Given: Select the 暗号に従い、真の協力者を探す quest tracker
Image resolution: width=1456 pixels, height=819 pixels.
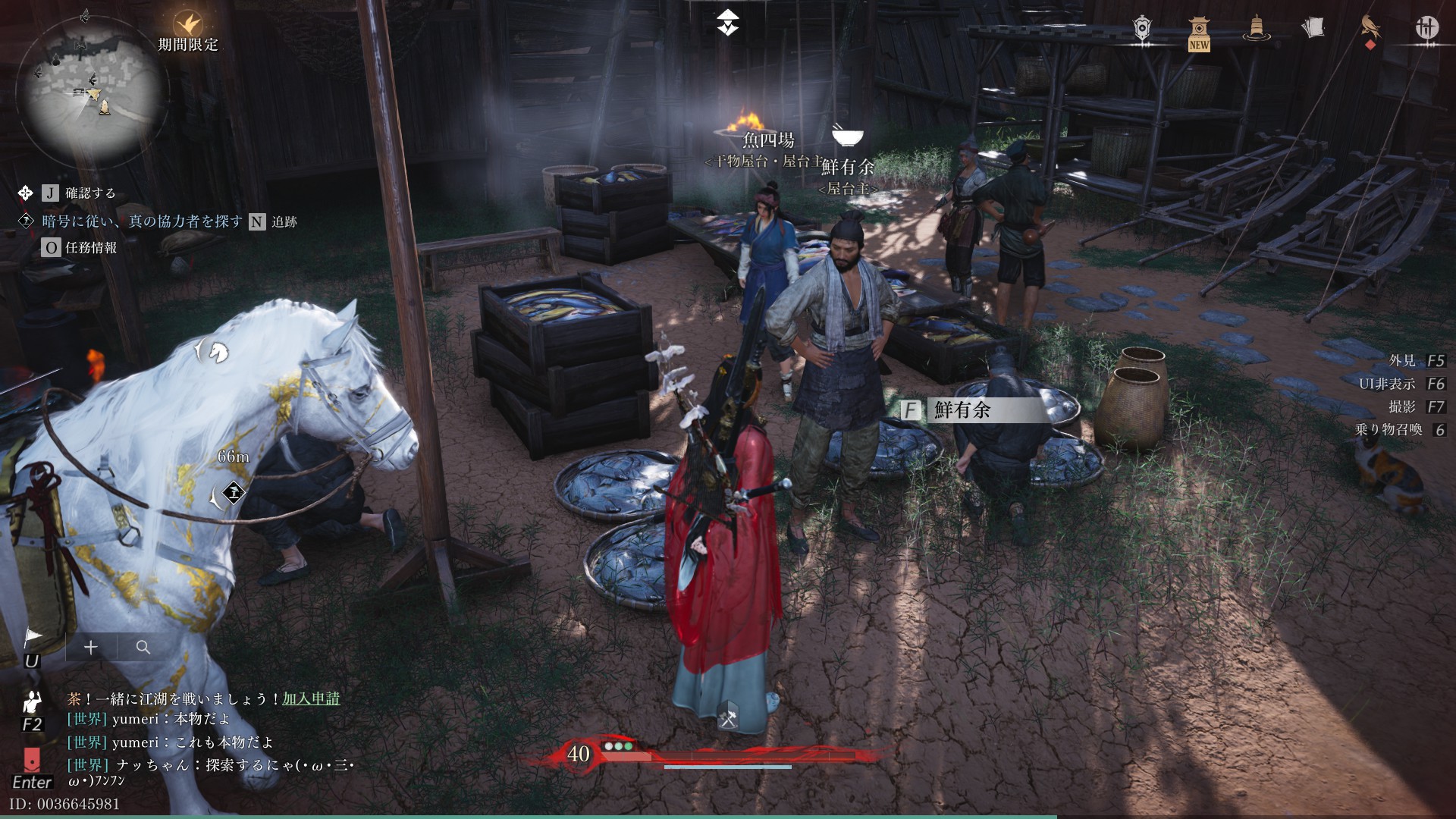Looking at the screenshot, I should (143, 221).
